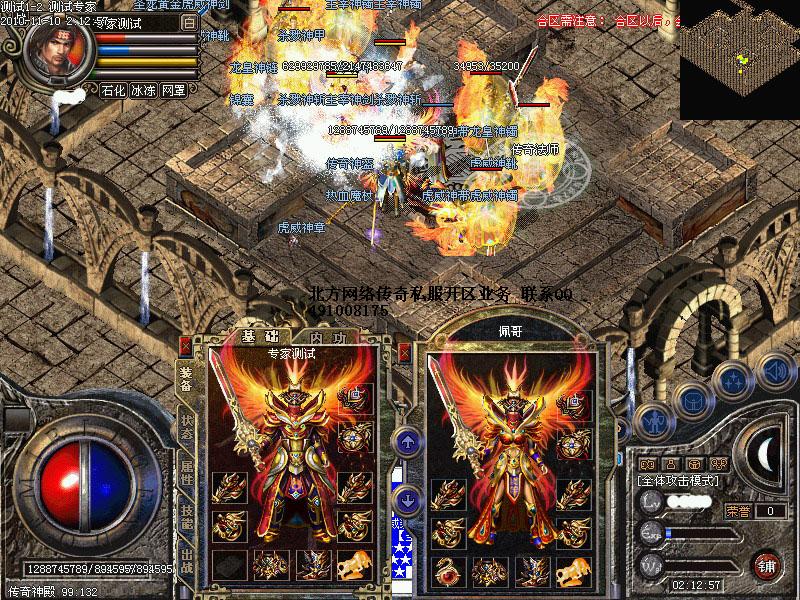
Task: Open the red 铺 shop button
Action: pos(767,564)
